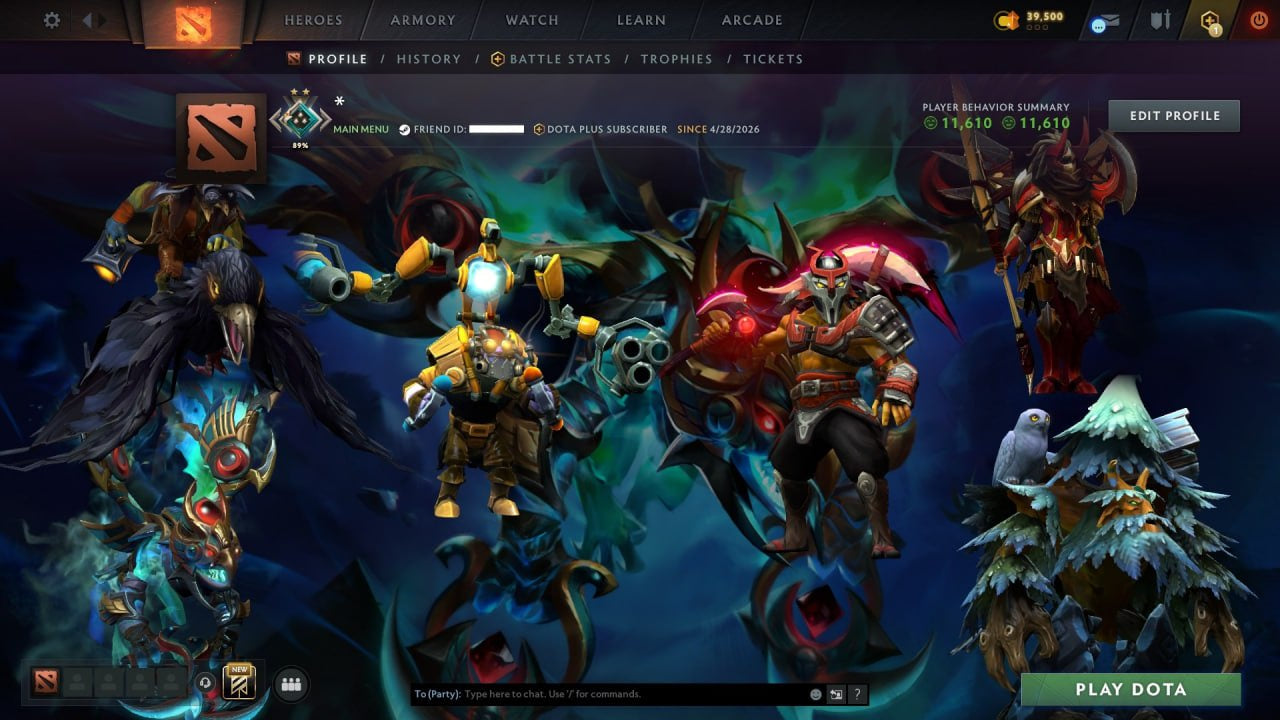The width and height of the screenshot is (1280, 720).
Task: Open the chat wheel icon beside the chat box
Action: click(836, 693)
